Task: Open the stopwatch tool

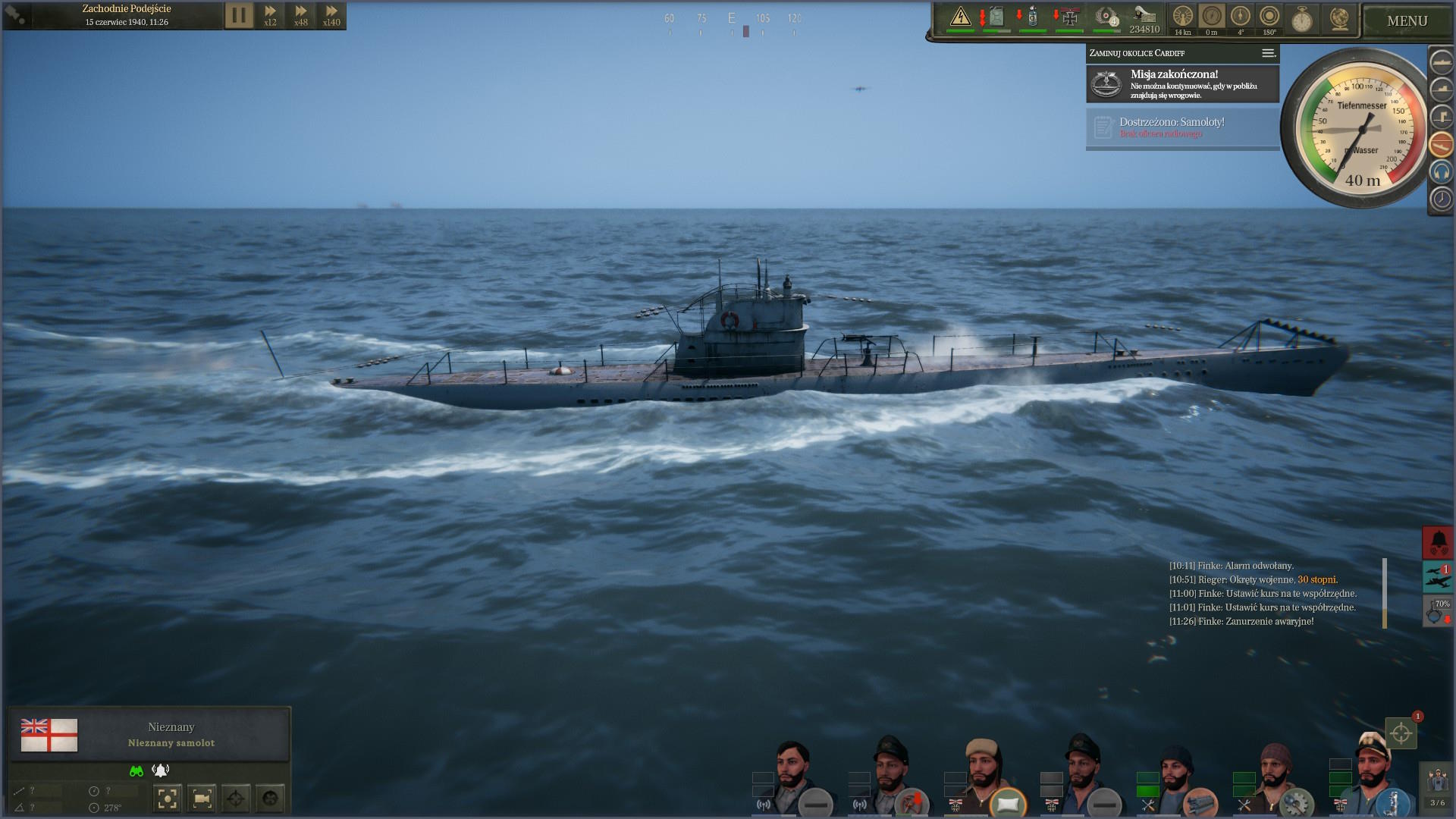Action: click(1302, 19)
